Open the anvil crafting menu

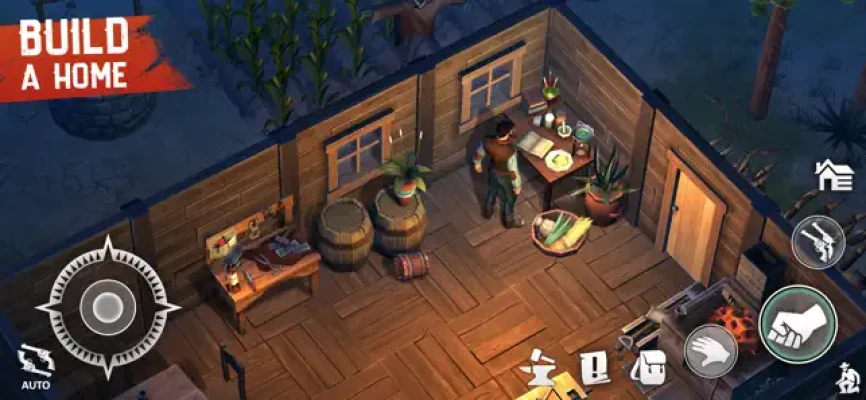point(537,368)
